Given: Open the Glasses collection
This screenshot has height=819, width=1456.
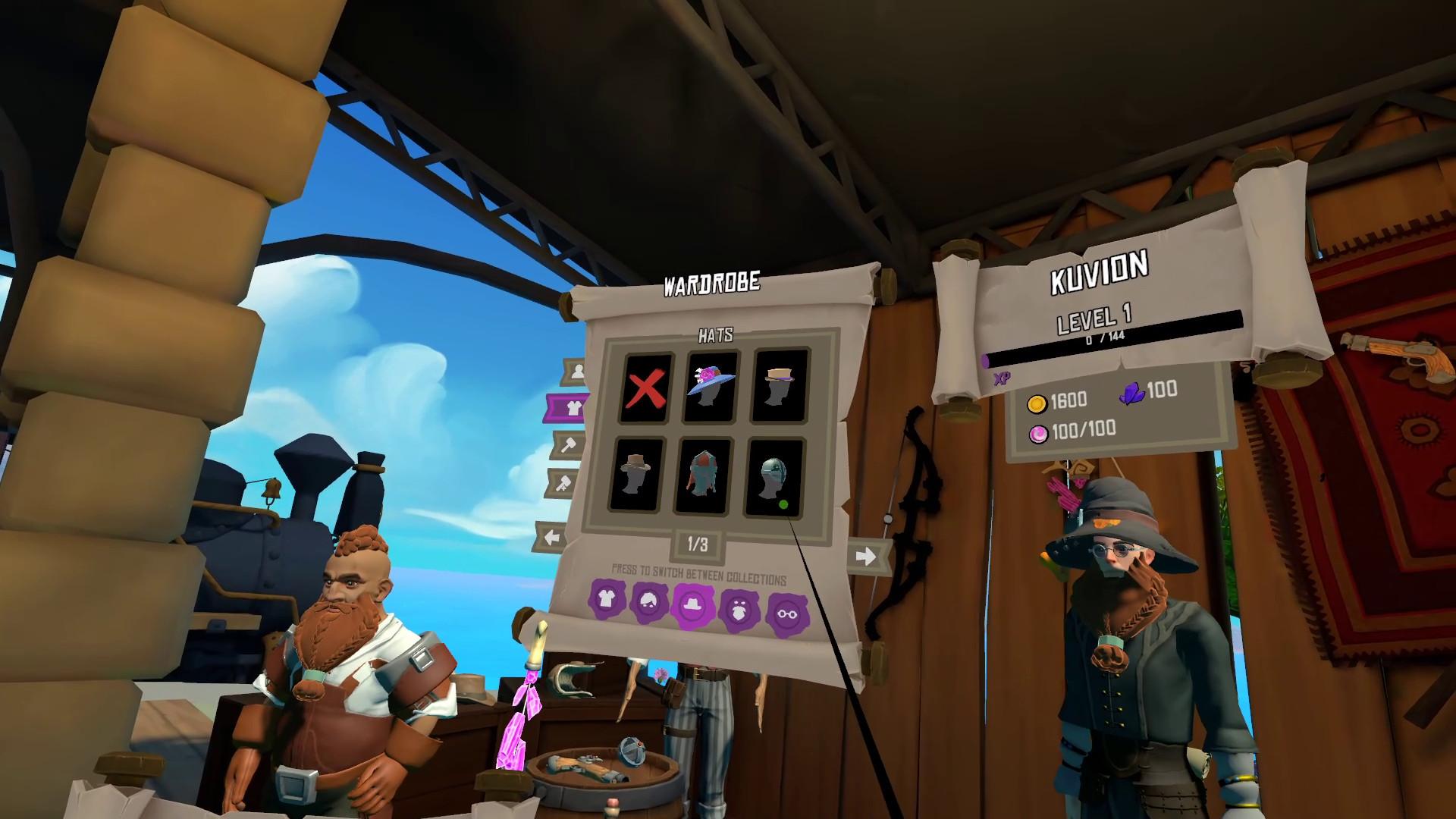Looking at the screenshot, I should pyautogui.click(x=787, y=613).
